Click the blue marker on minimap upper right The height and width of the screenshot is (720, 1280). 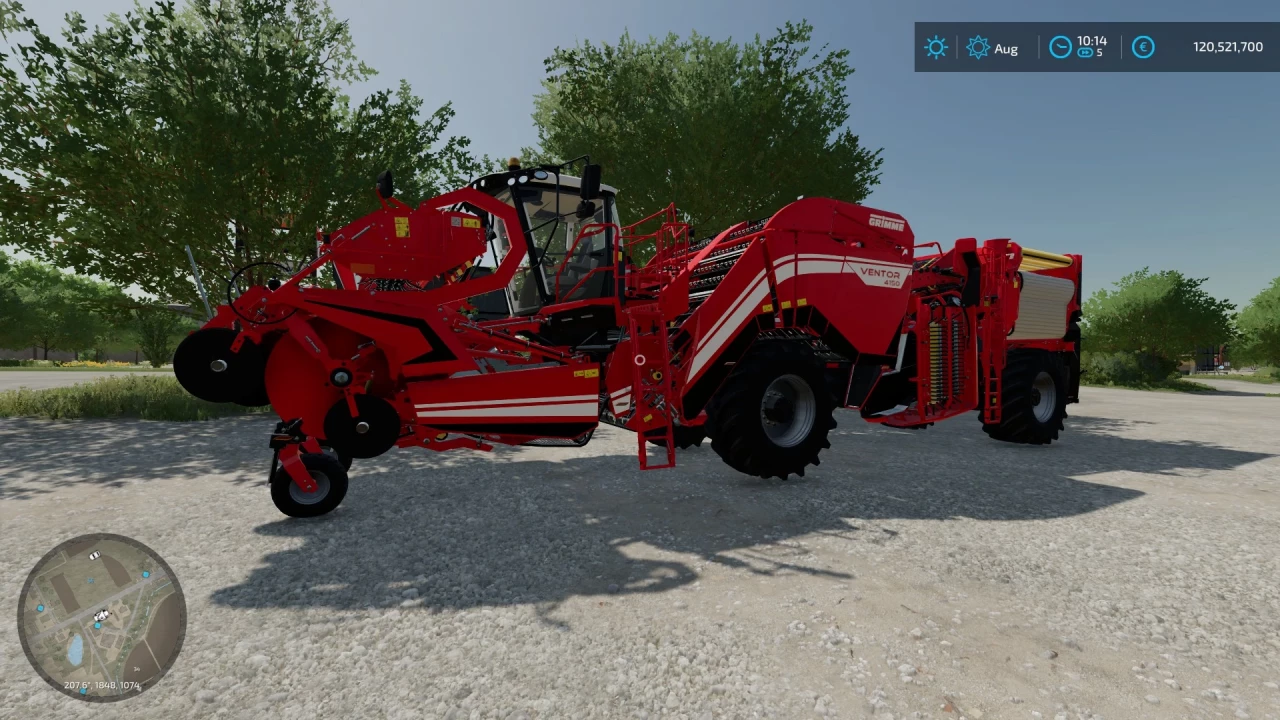[x=146, y=574]
